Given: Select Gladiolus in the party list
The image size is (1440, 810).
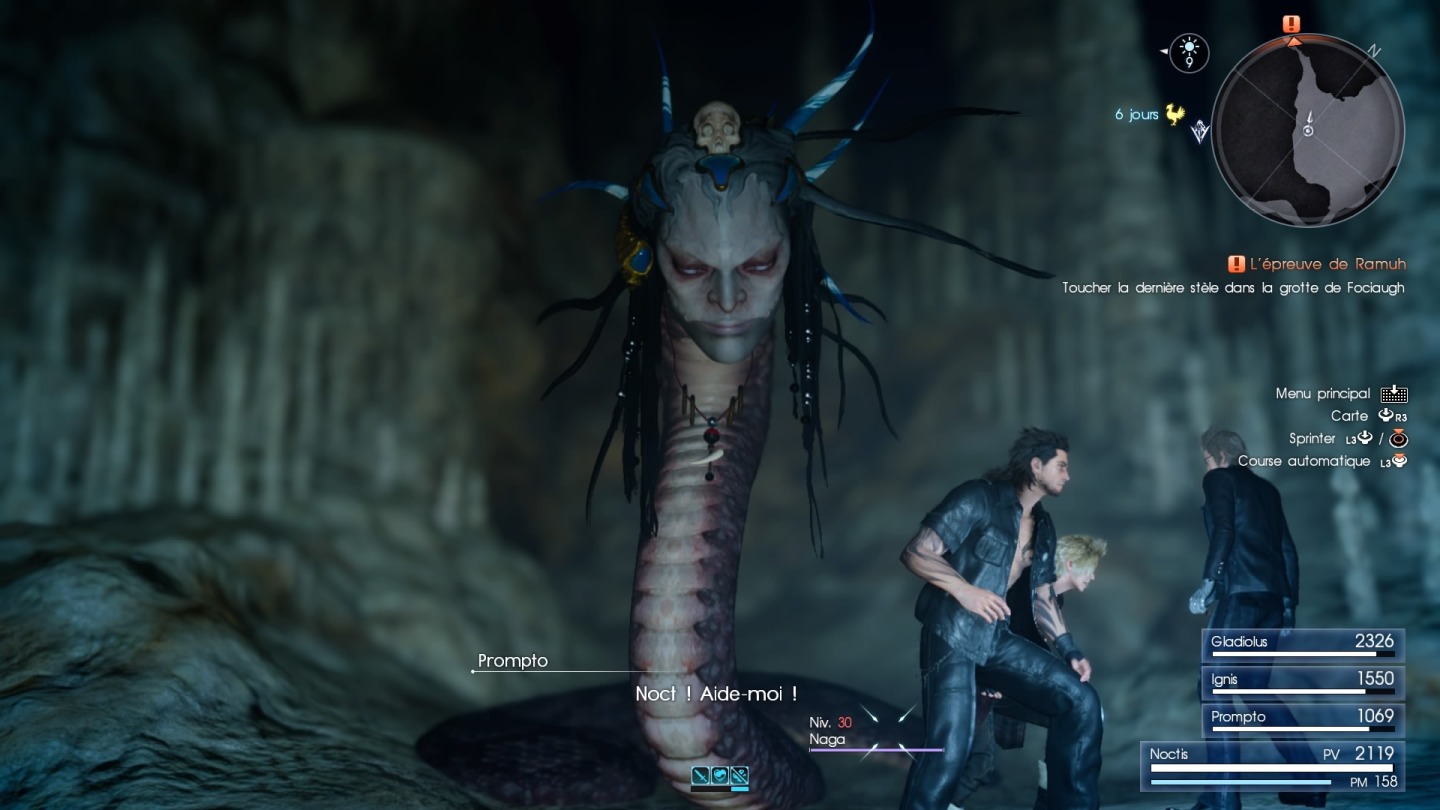Looking at the screenshot, I should pos(1303,644).
